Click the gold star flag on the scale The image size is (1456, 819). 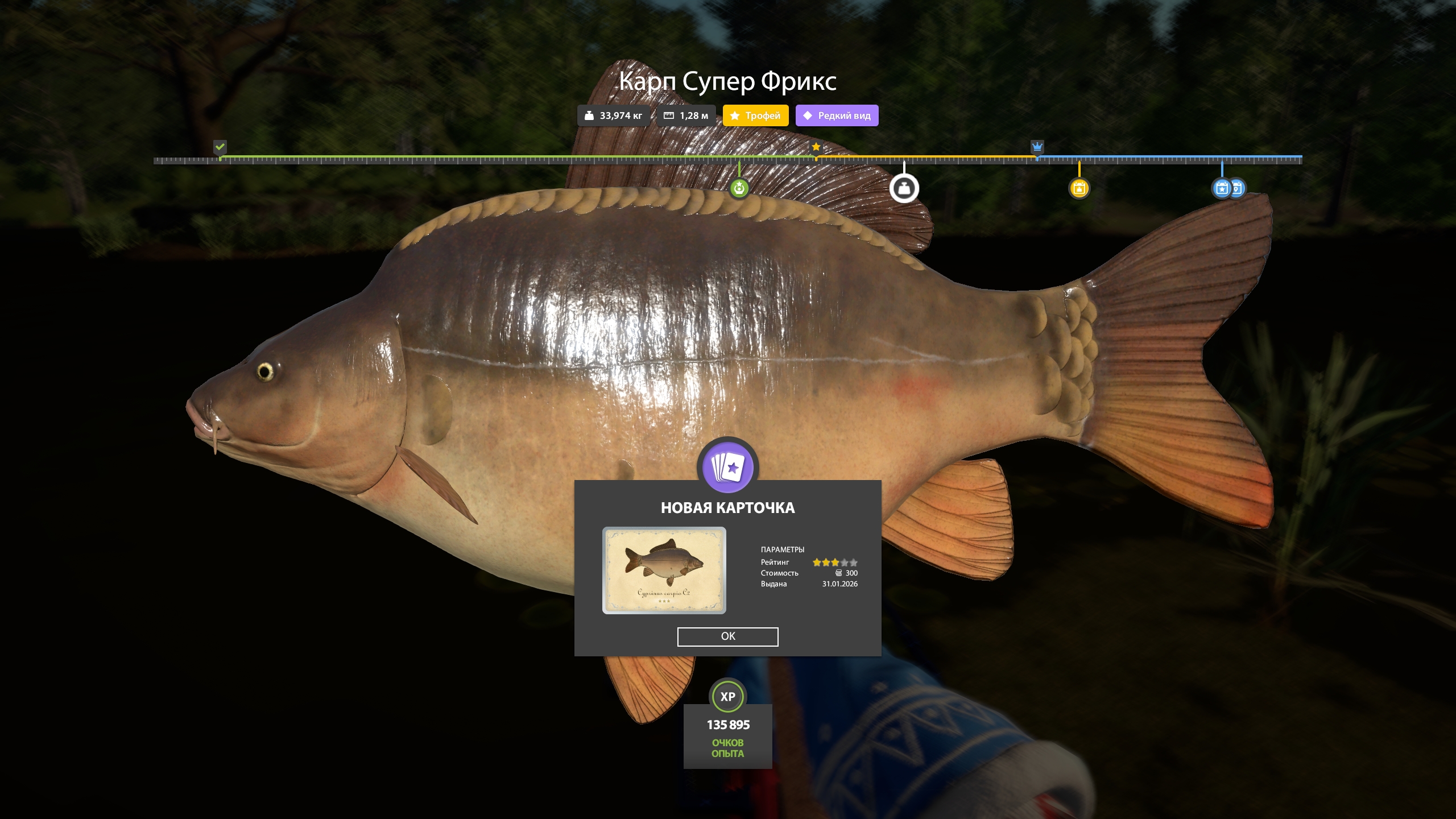pyautogui.click(x=816, y=147)
